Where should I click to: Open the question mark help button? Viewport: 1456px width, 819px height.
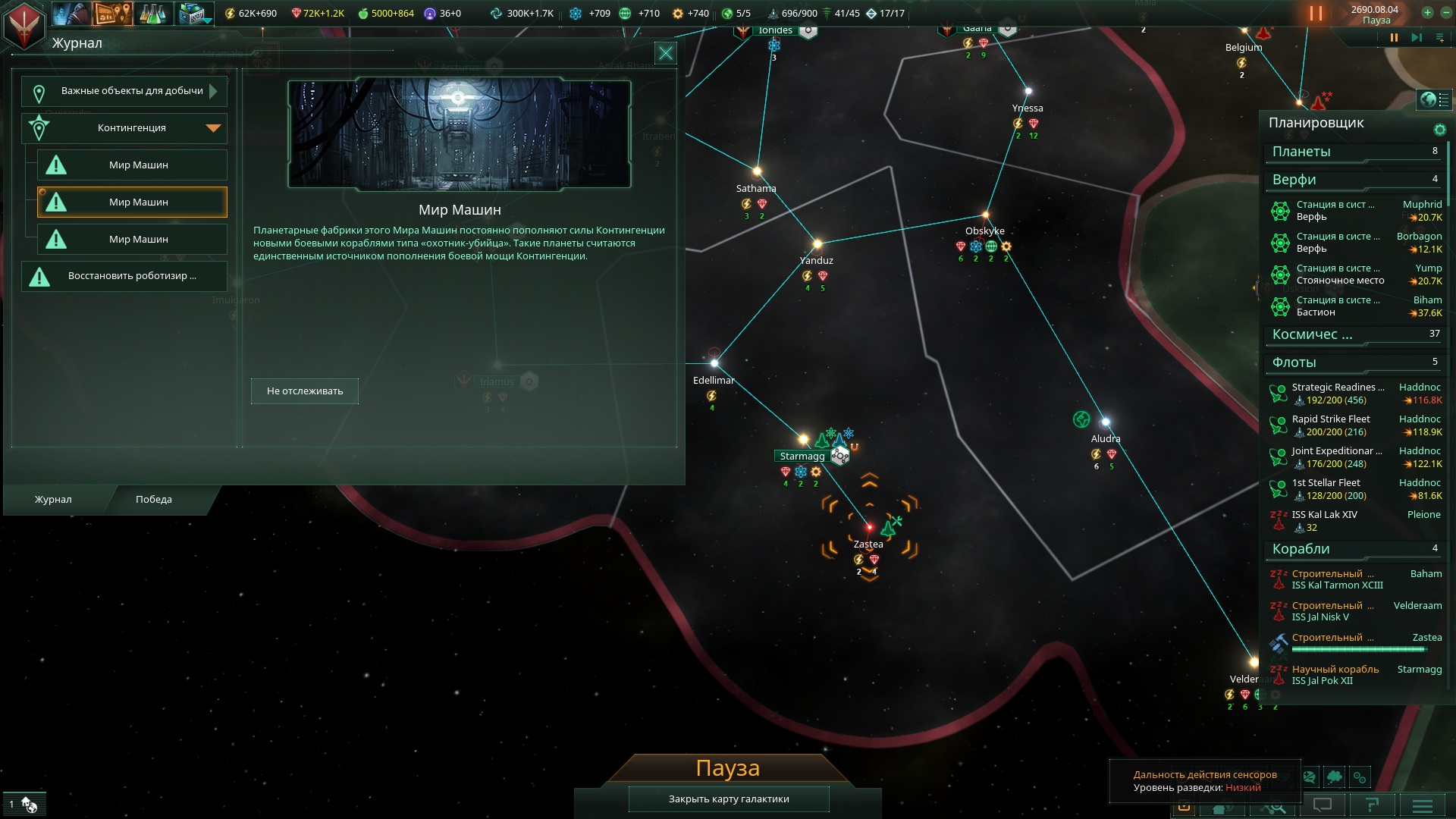(x=1372, y=805)
